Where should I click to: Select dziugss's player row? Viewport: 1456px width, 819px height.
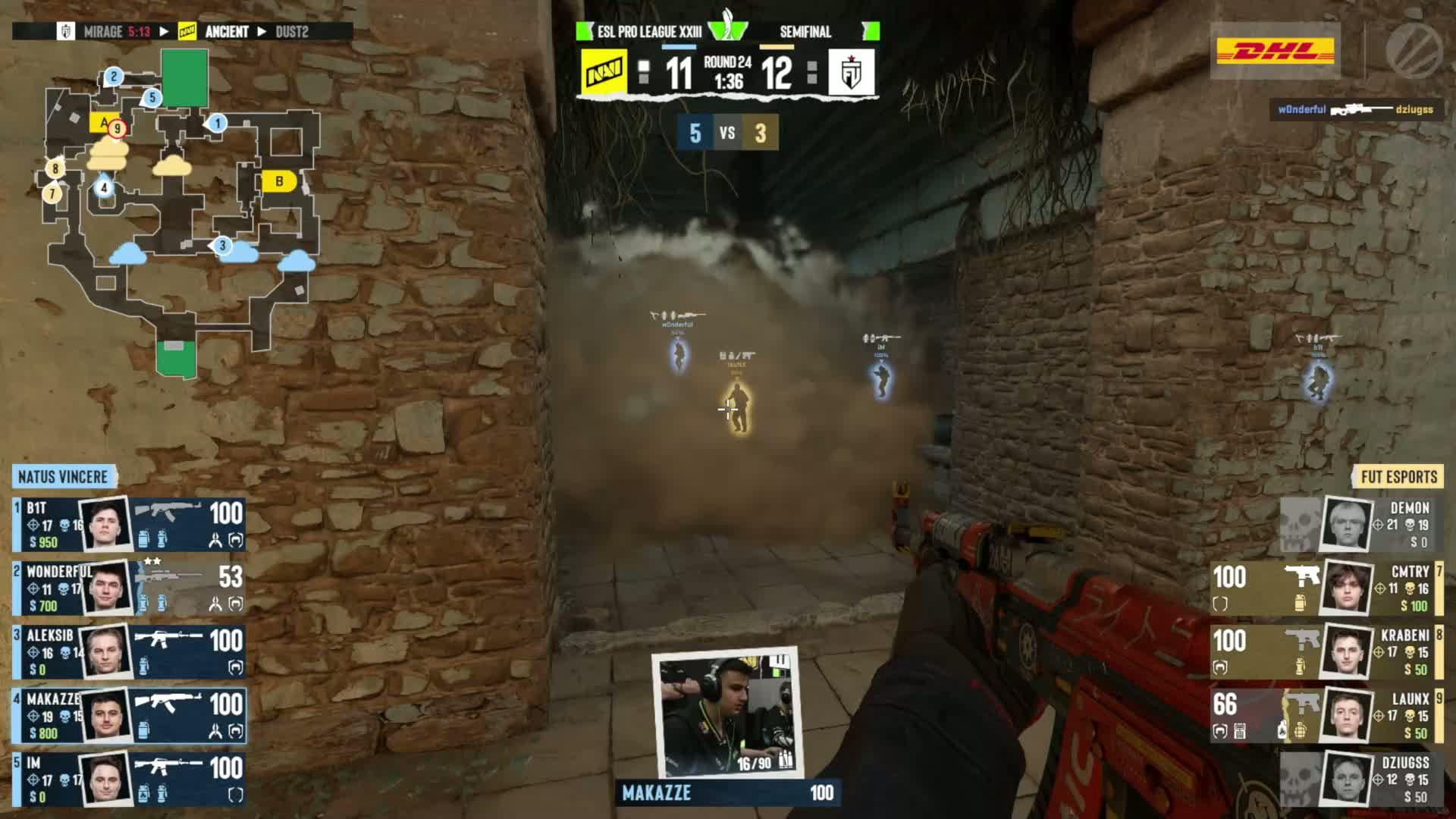1361,779
